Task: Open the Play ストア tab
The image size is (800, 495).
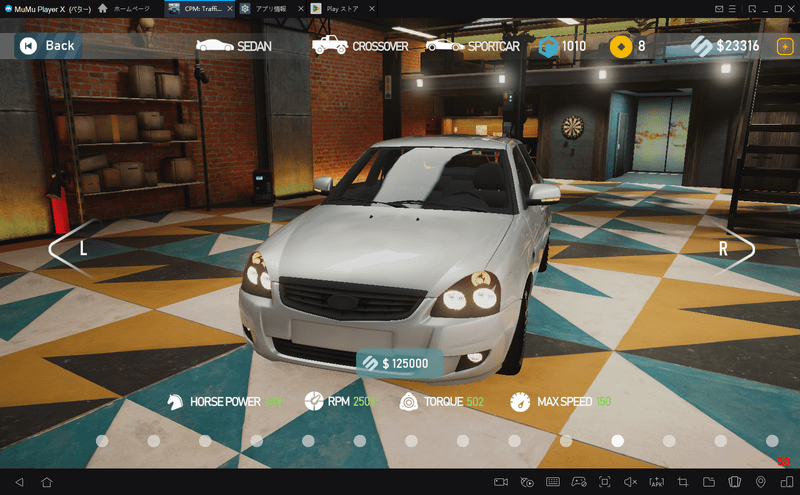Action: (340, 9)
